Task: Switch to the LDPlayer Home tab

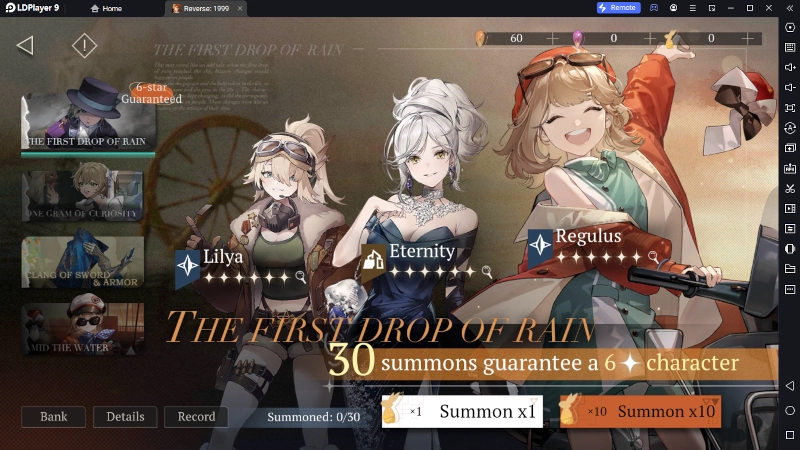Action: pos(105,8)
